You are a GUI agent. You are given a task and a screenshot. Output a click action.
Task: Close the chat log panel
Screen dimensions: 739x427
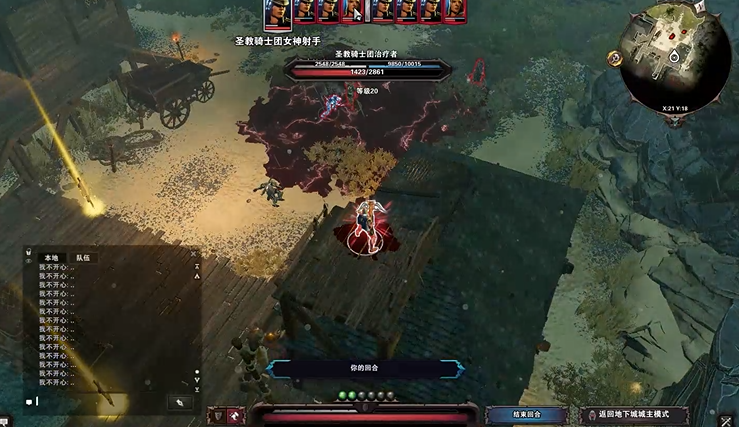click(x=194, y=255)
